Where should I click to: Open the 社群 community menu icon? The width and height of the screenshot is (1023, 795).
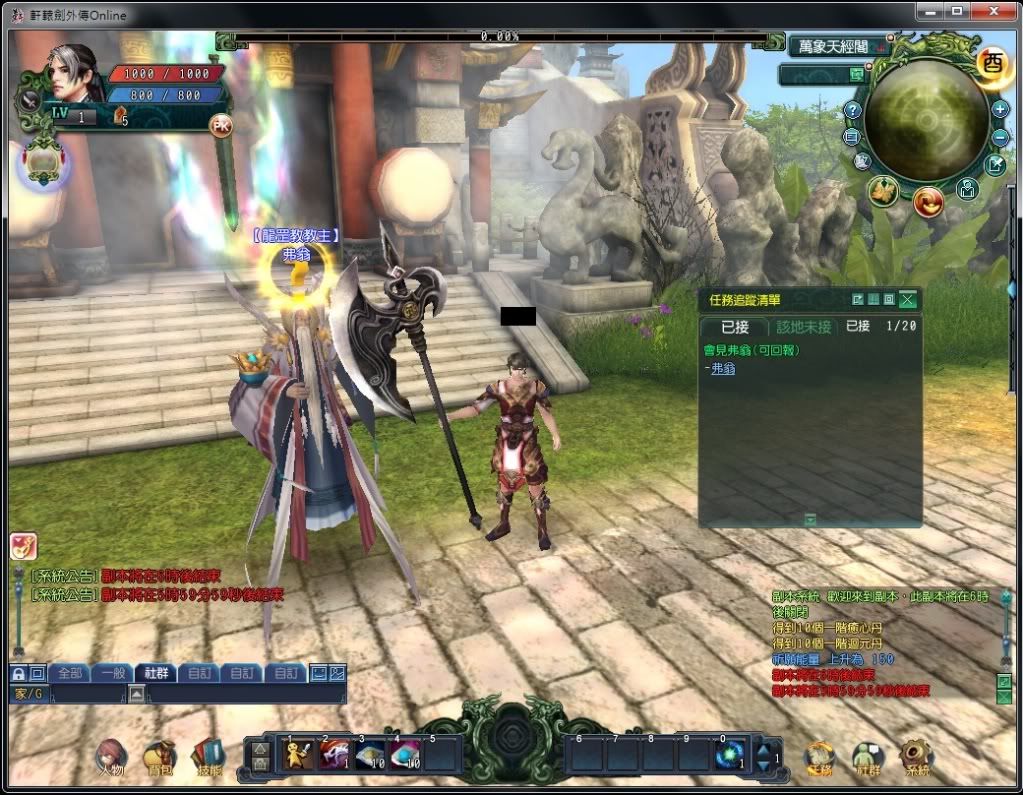pos(867,759)
